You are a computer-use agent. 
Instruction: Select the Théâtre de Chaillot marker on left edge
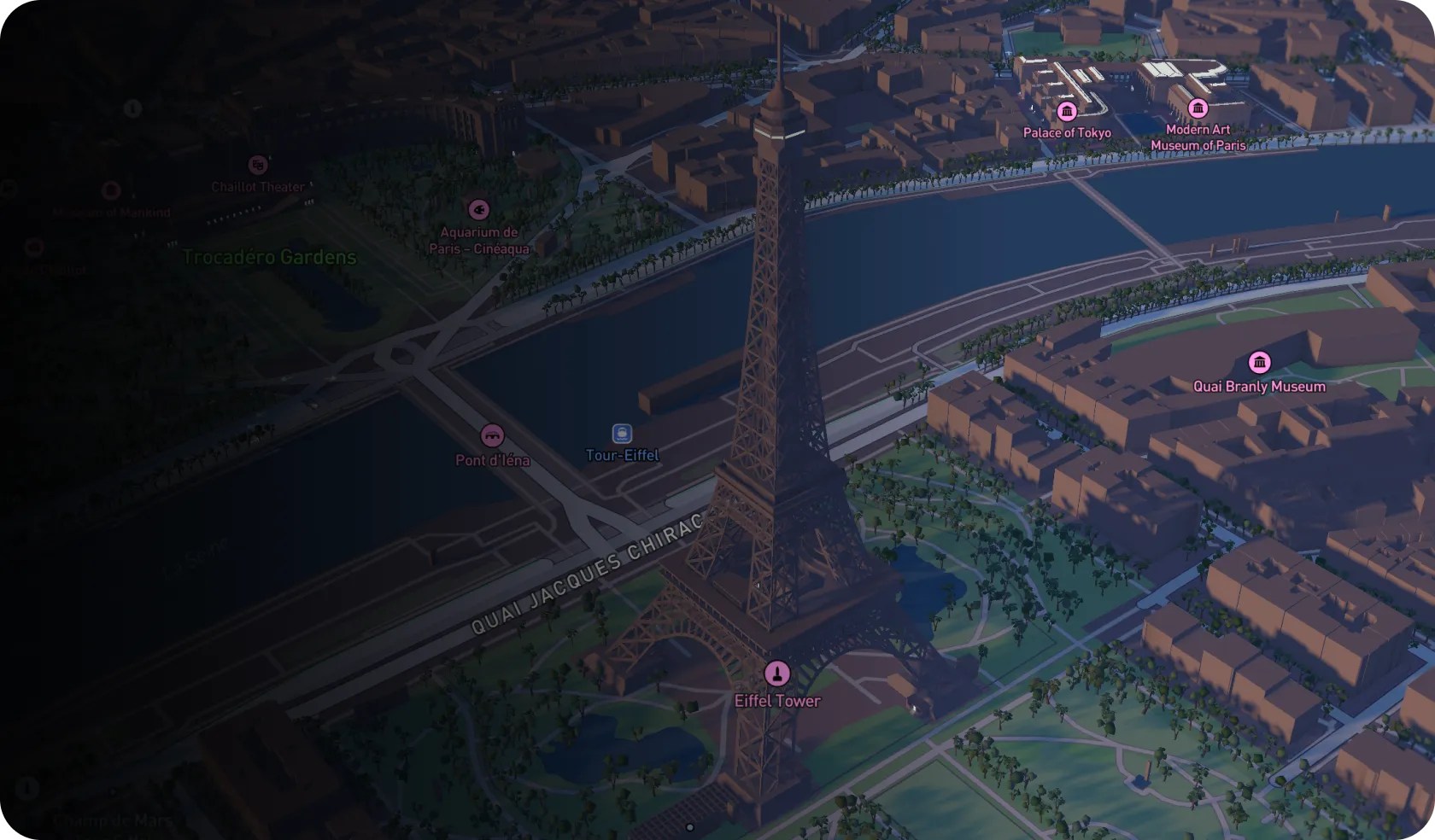pyautogui.click(x=34, y=247)
